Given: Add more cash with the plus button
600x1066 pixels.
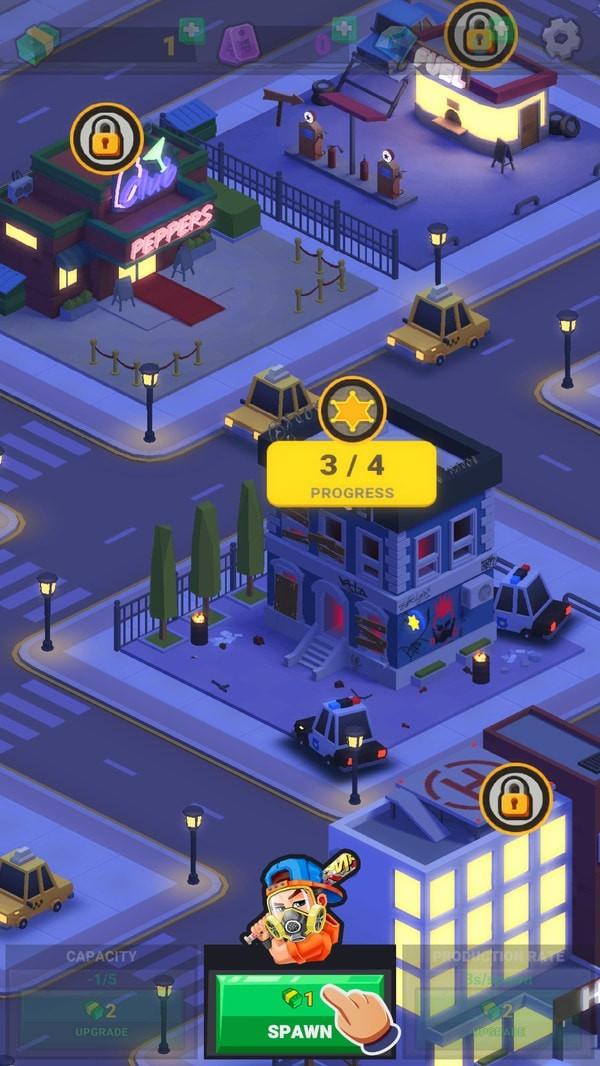Looking at the screenshot, I should (x=192, y=31).
